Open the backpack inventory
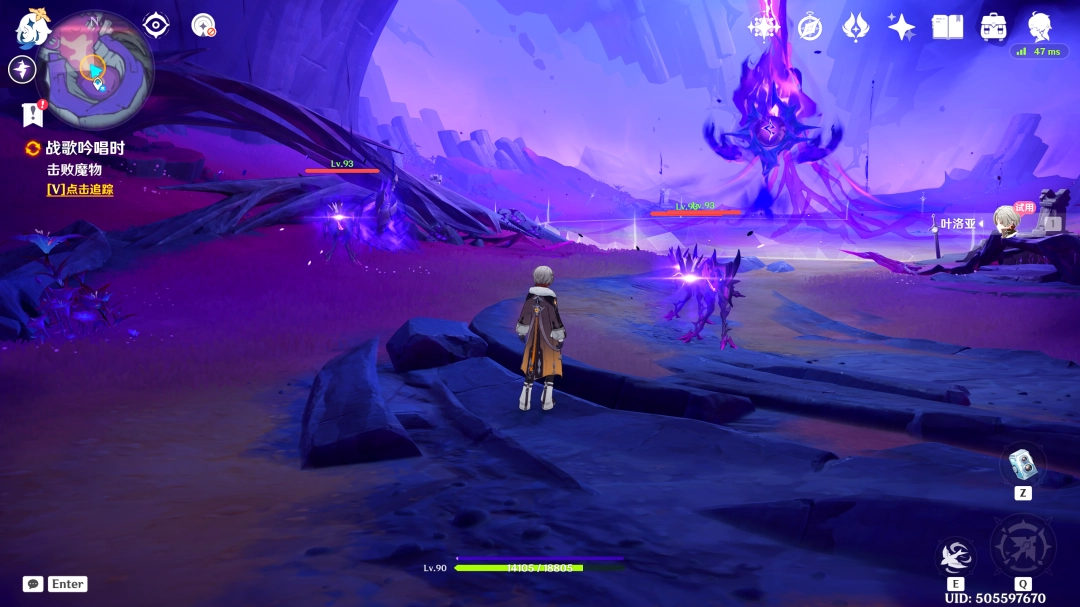The width and height of the screenshot is (1080, 607). pos(993,27)
